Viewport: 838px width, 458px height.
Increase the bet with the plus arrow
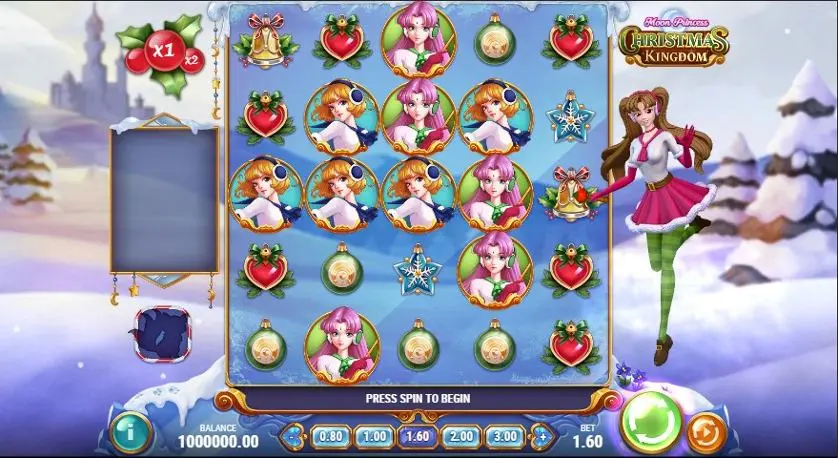[542, 436]
